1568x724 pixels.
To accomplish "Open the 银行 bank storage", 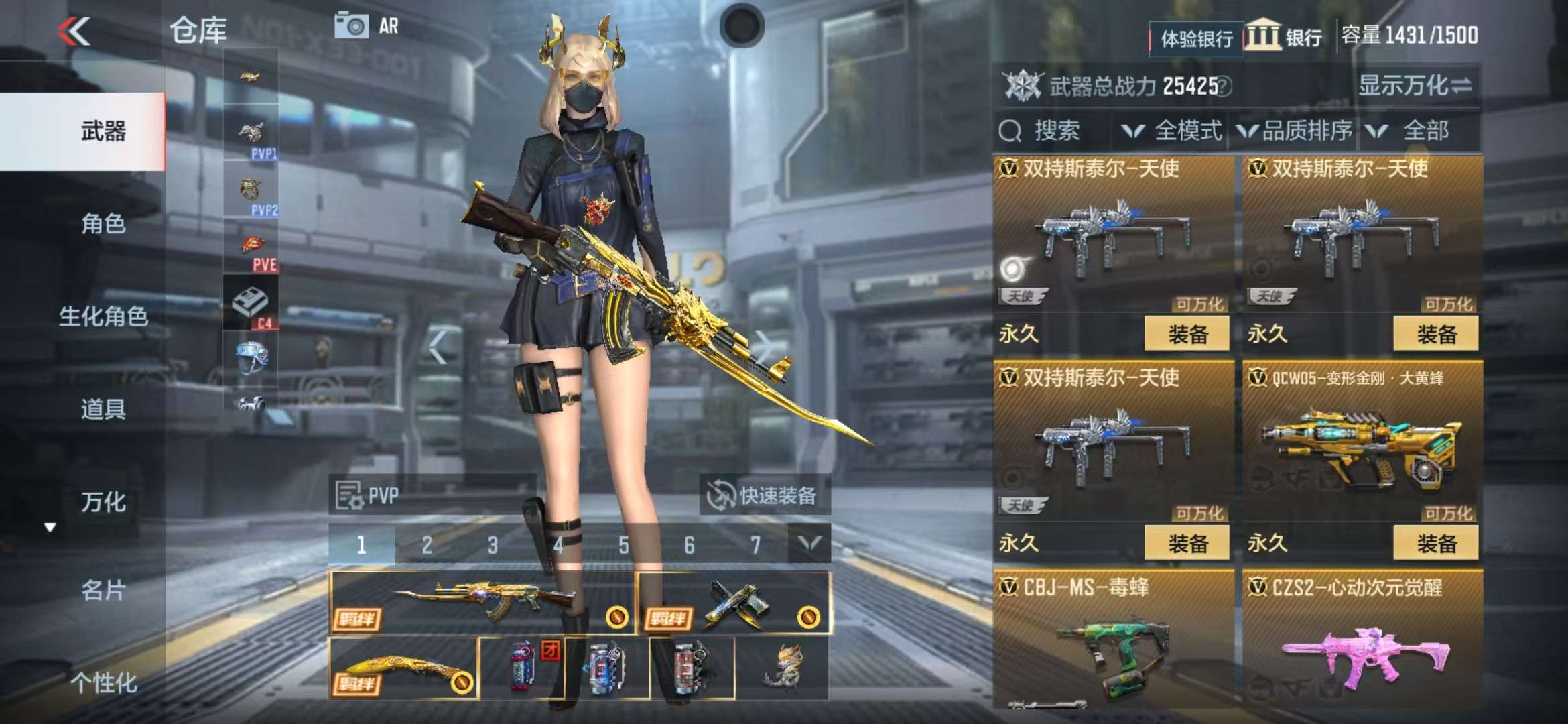I will [1285, 36].
